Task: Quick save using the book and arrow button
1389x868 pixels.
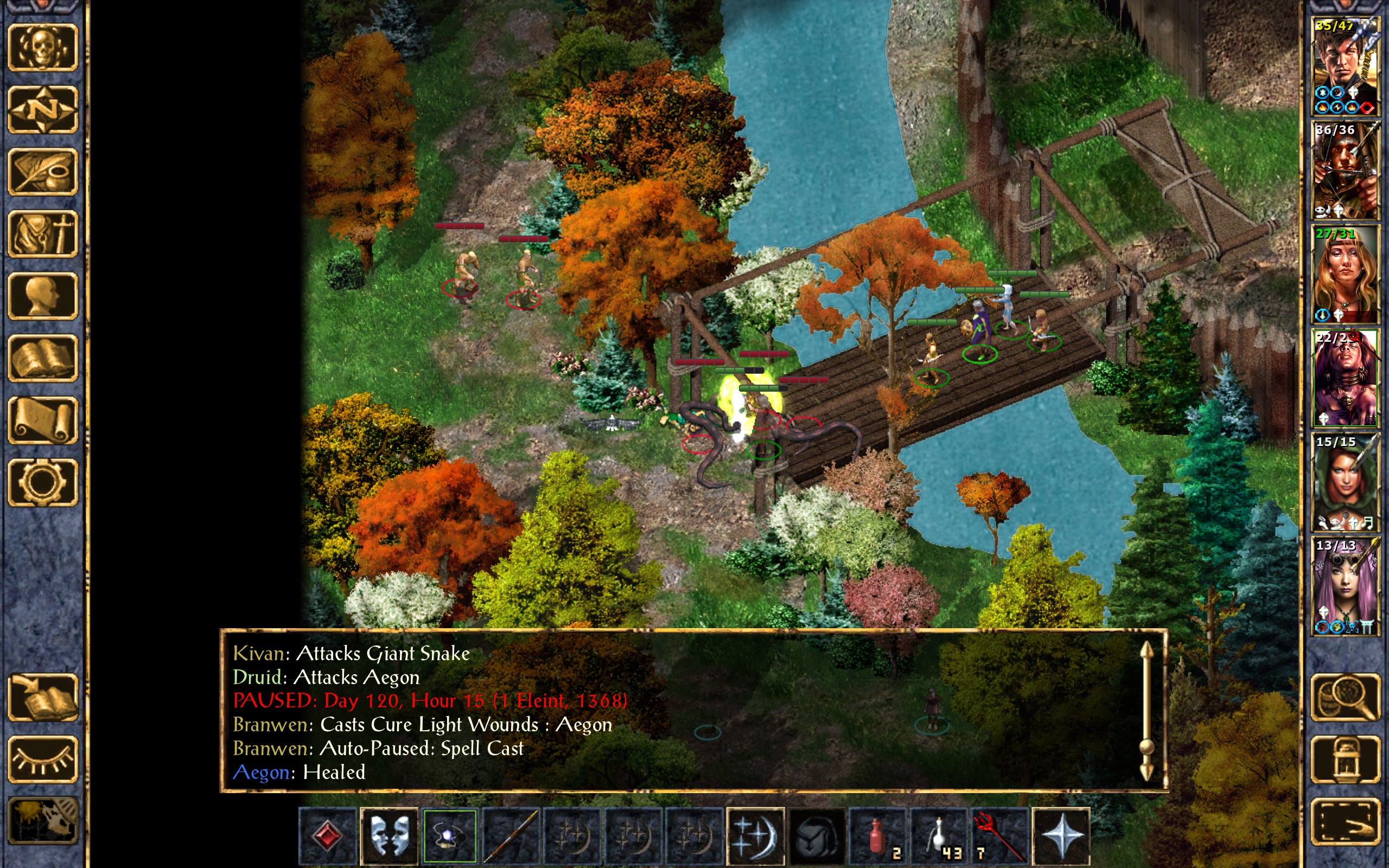Action: (42, 697)
